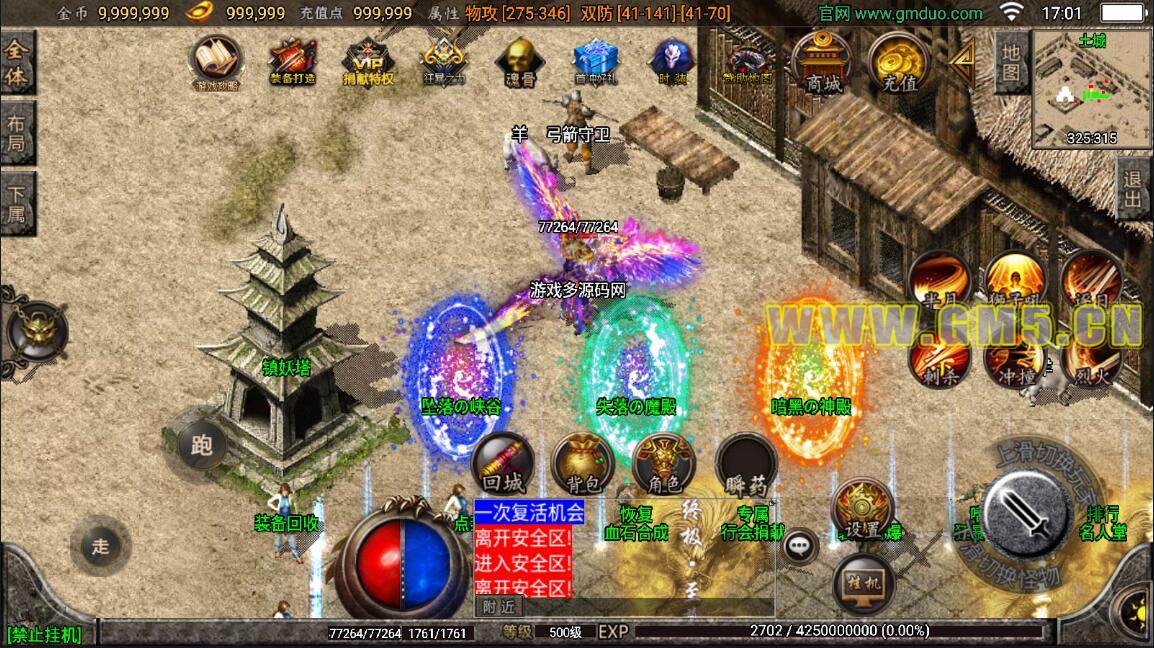Viewport: 1154px width, 648px height.
Task: Tap the large sword attack button
Action: (1028, 514)
